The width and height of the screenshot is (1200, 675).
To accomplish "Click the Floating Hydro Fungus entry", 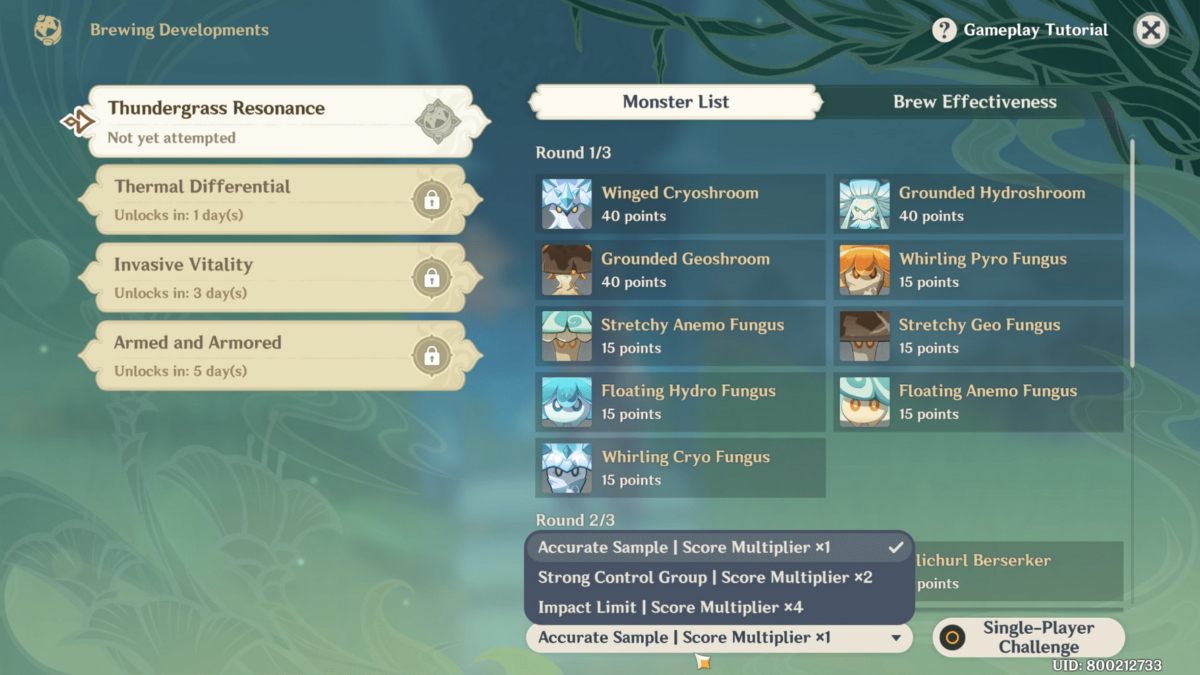I will pyautogui.click(x=680, y=402).
